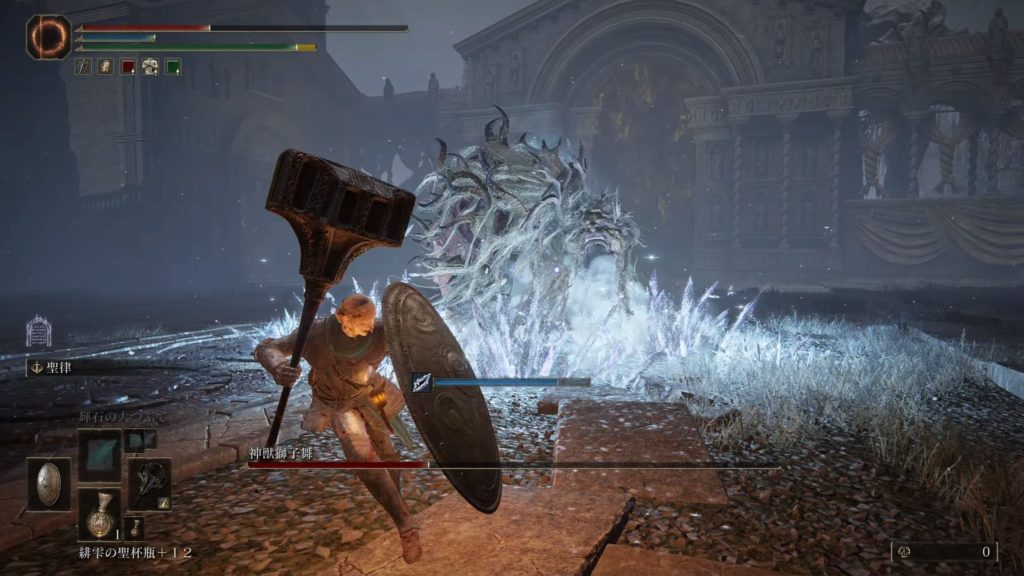1024x576 pixels.
Task: Use the Flask of Crimson Tears slot
Action: pos(100,513)
